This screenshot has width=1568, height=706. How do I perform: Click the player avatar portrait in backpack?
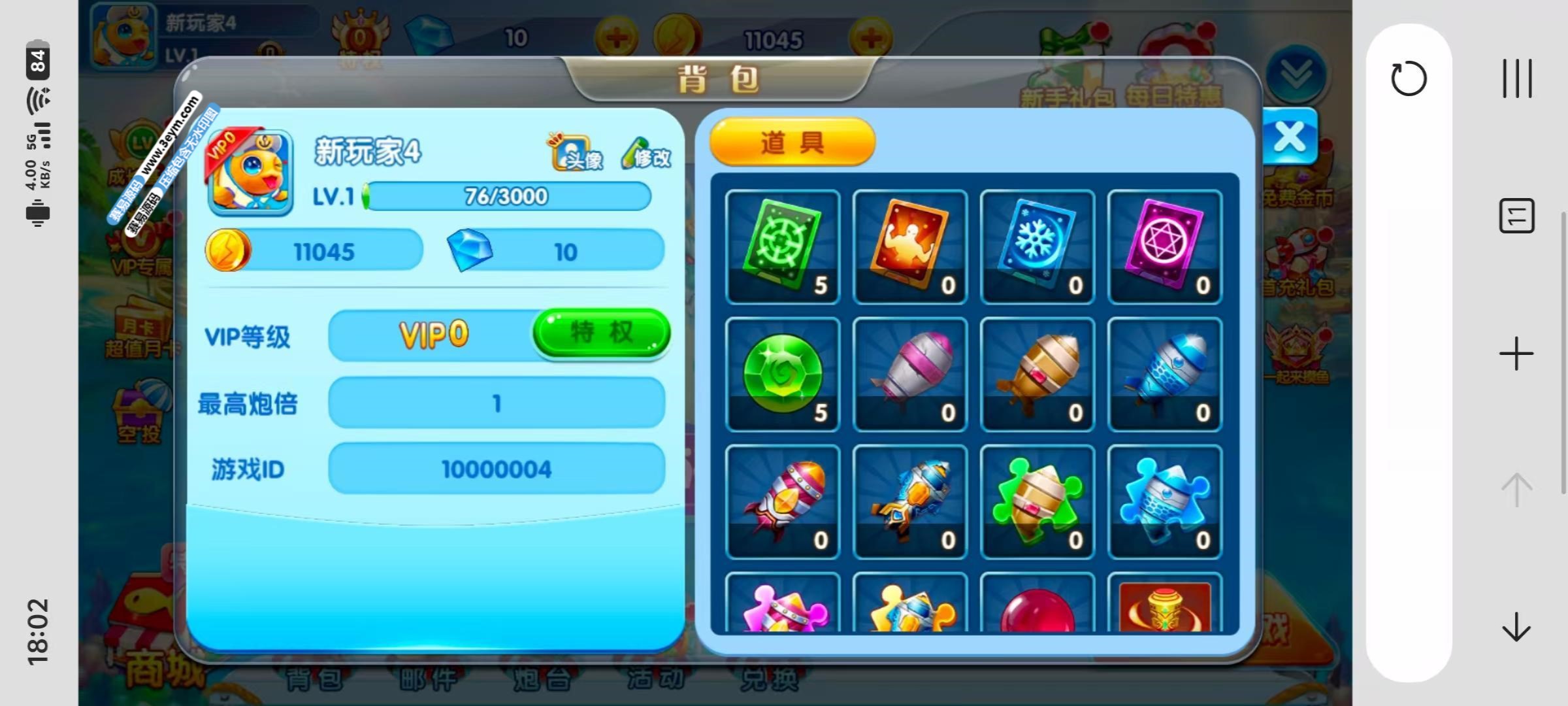click(x=250, y=173)
